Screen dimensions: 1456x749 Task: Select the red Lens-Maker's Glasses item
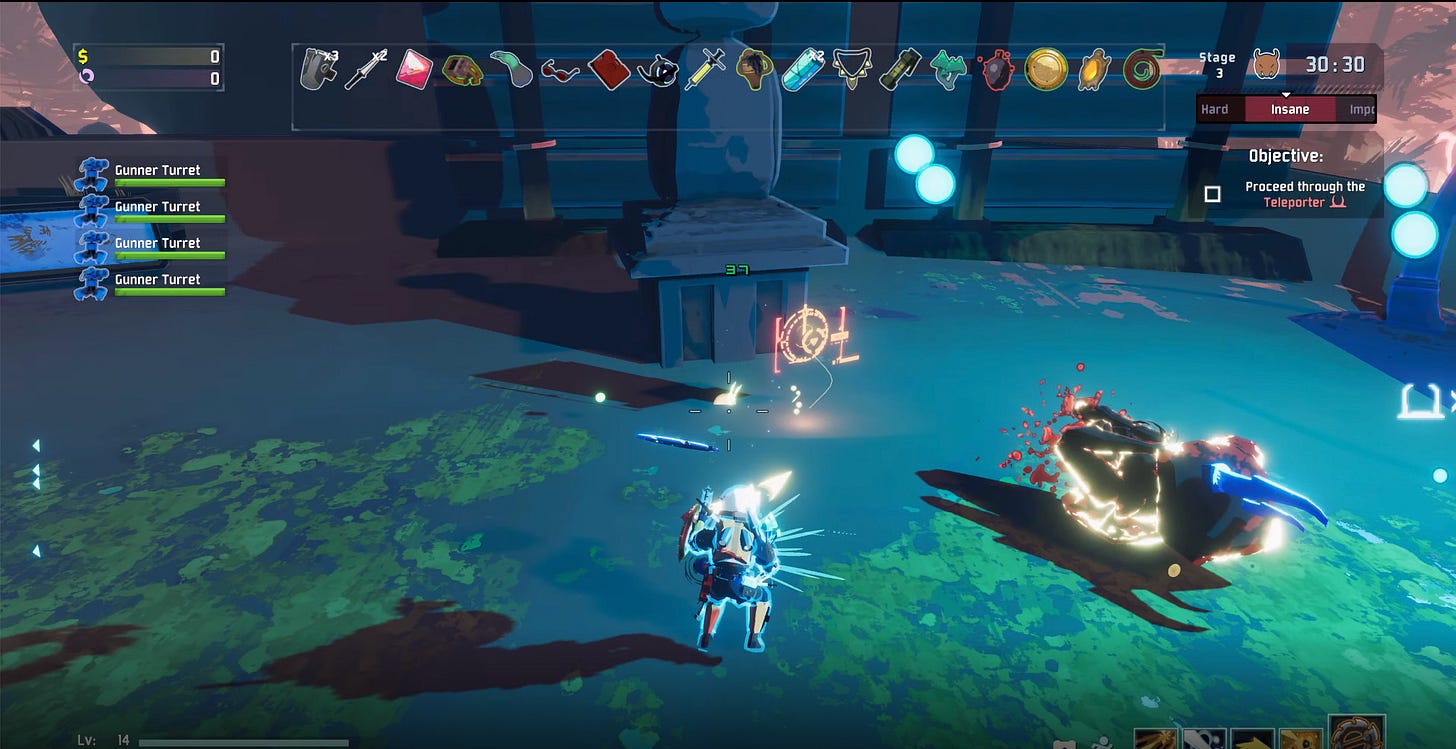[x=559, y=70]
